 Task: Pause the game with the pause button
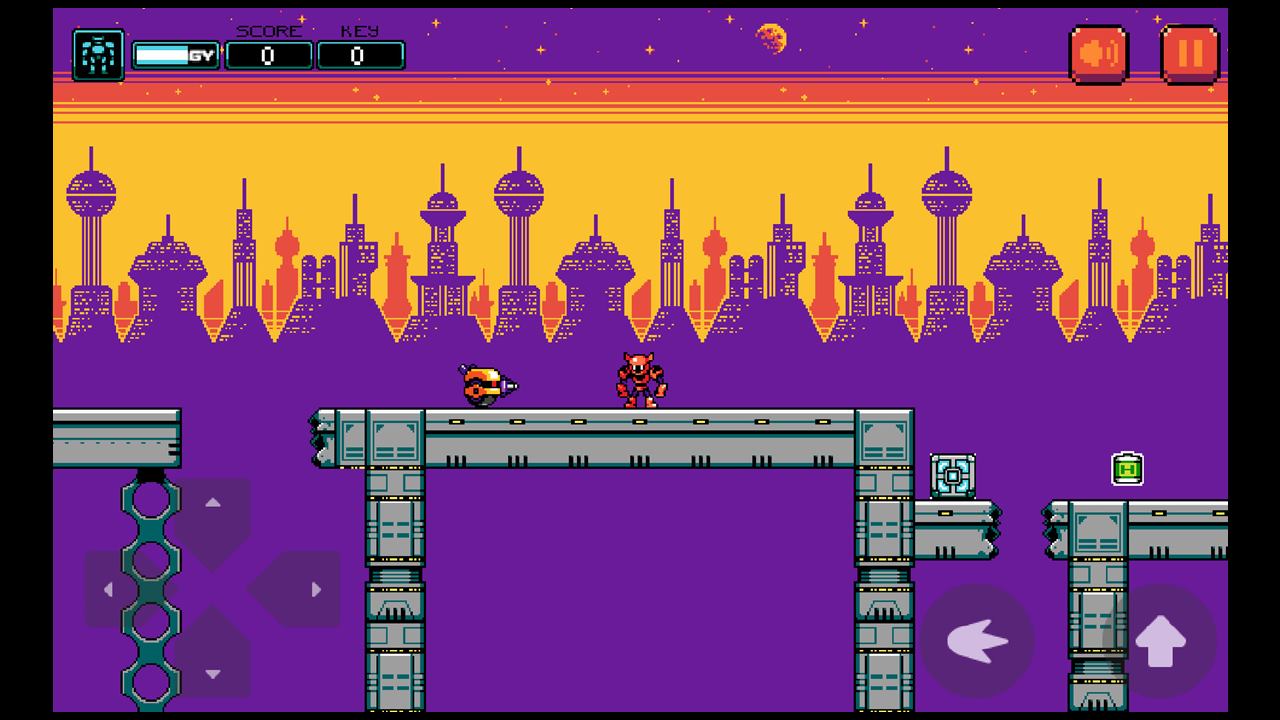coord(1189,54)
